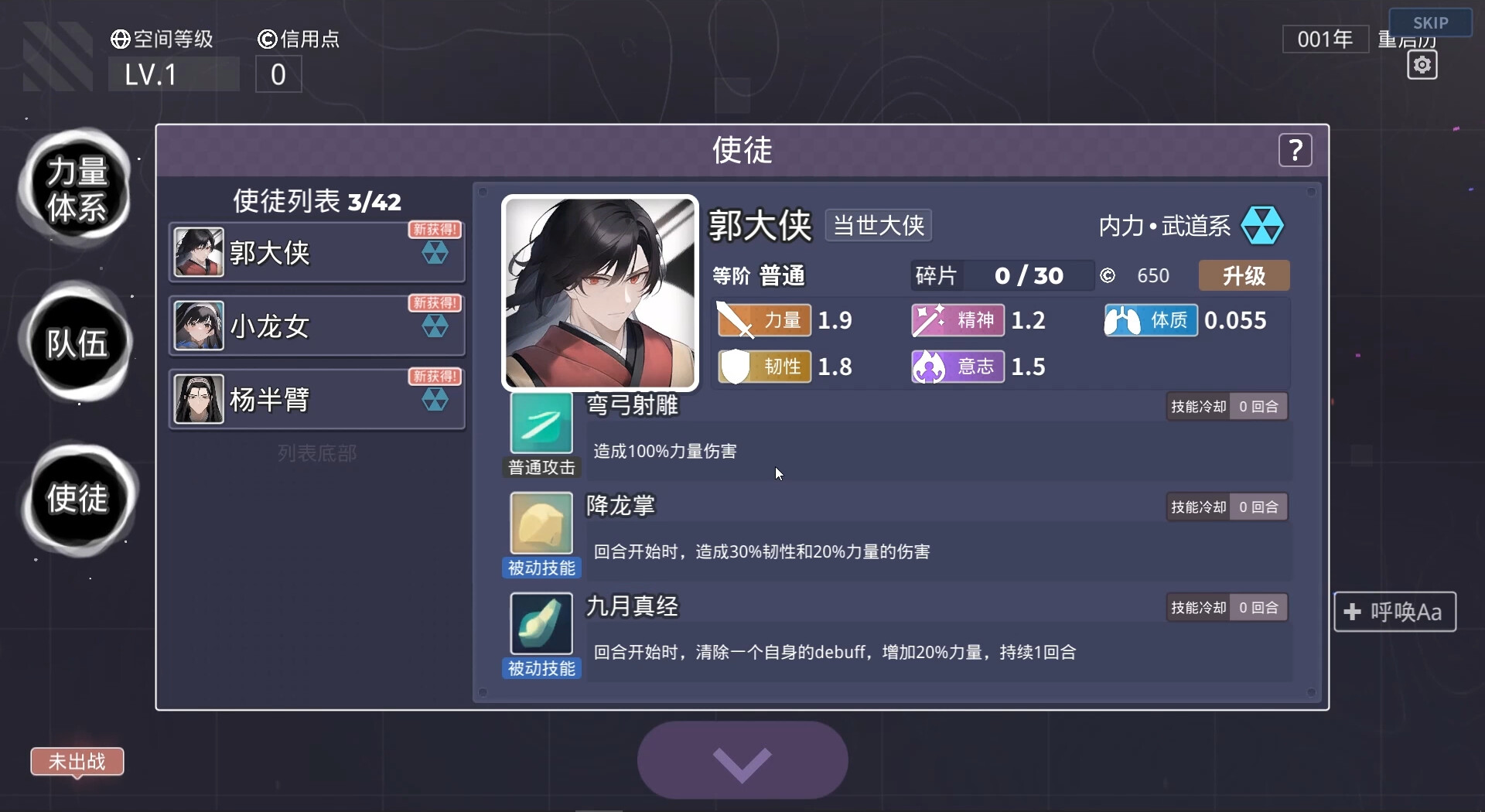Click the SKIP button
Screen dimensions: 1485x812
click(1432, 22)
